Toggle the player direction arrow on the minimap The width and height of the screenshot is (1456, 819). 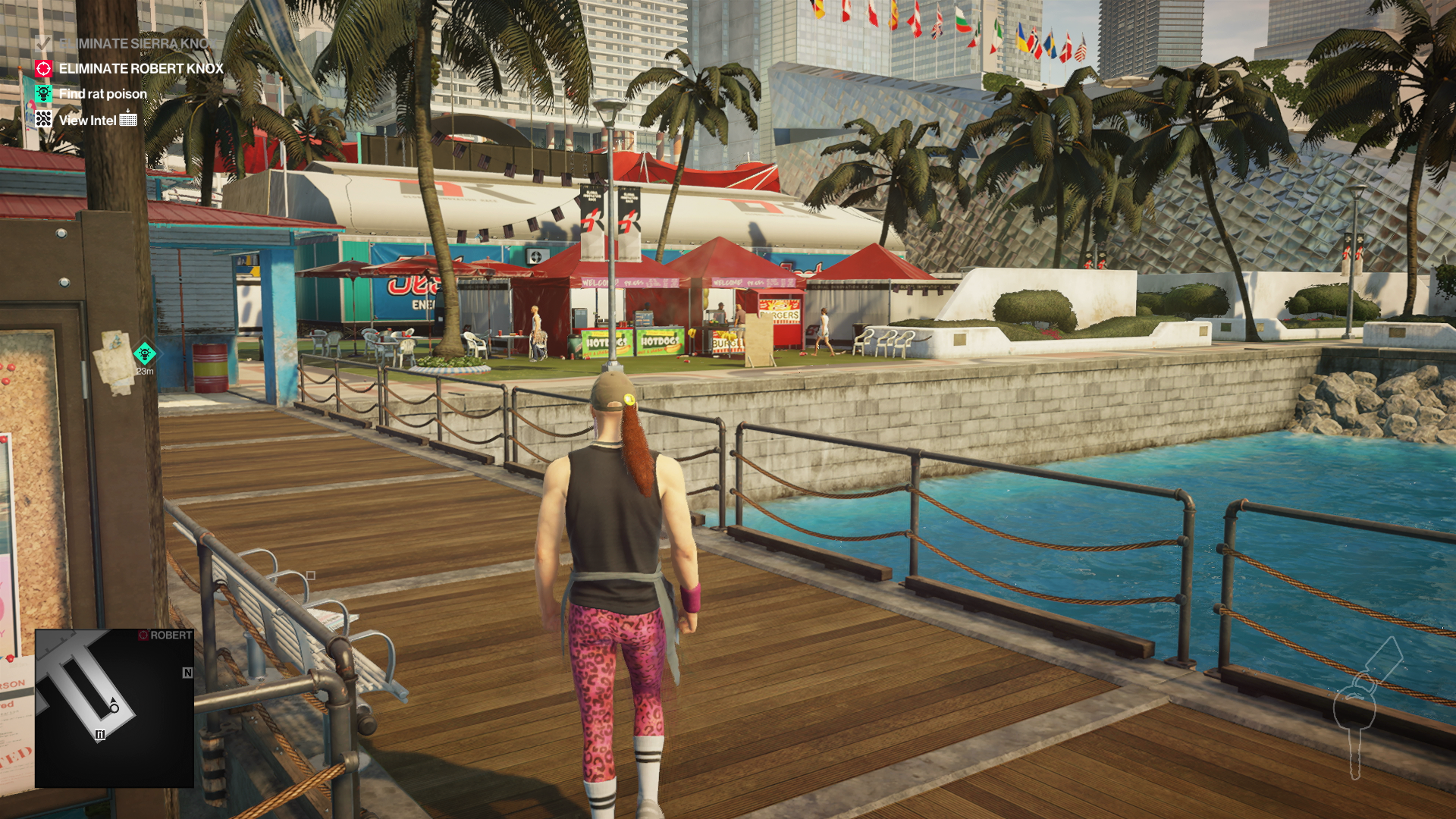(x=113, y=700)
